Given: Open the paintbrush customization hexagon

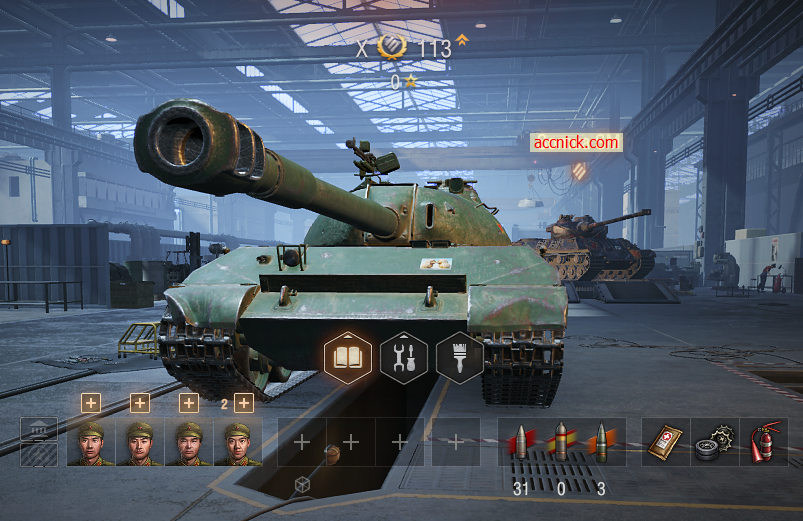Looking at the screenshot, I should coord(459,357).
